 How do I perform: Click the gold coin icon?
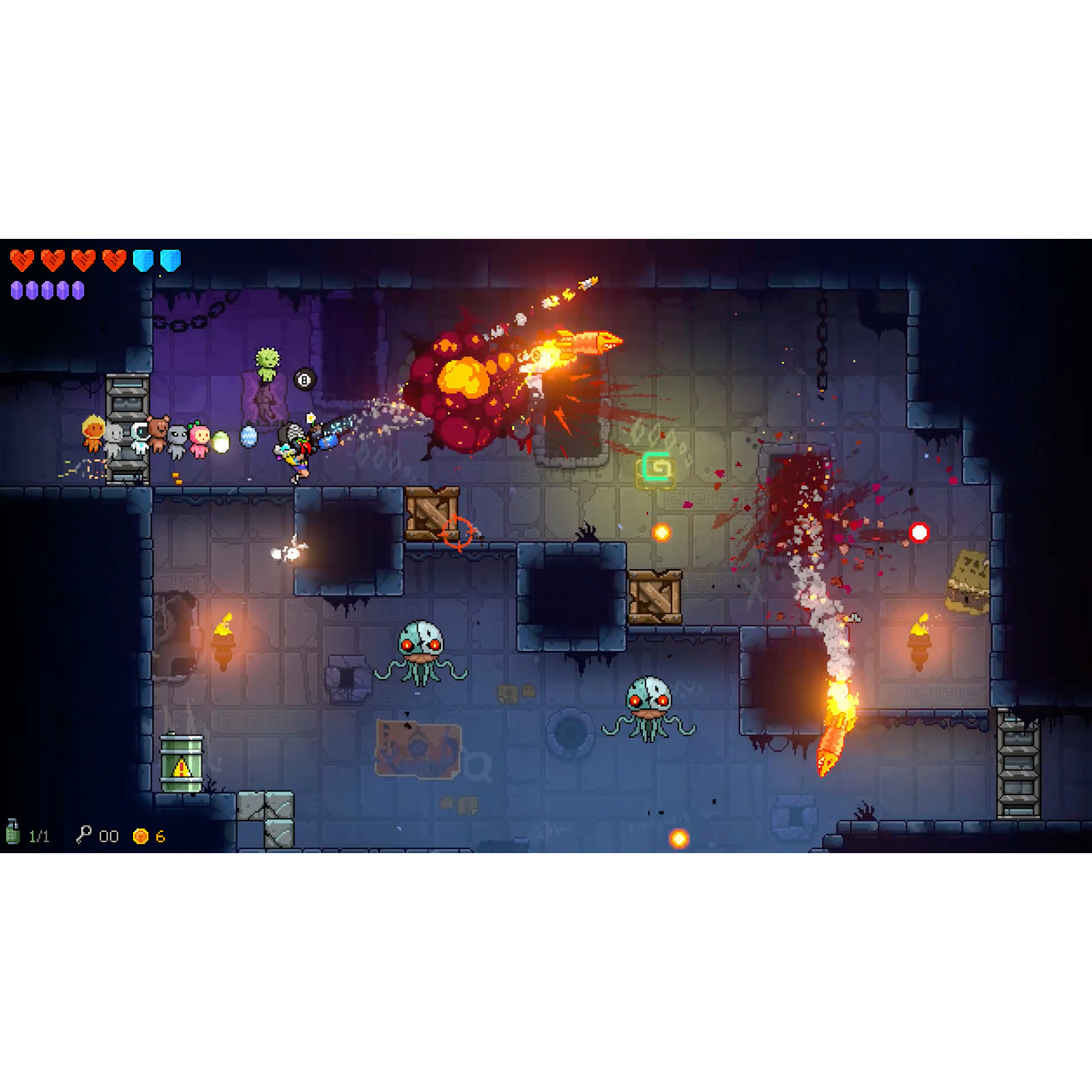141,836
